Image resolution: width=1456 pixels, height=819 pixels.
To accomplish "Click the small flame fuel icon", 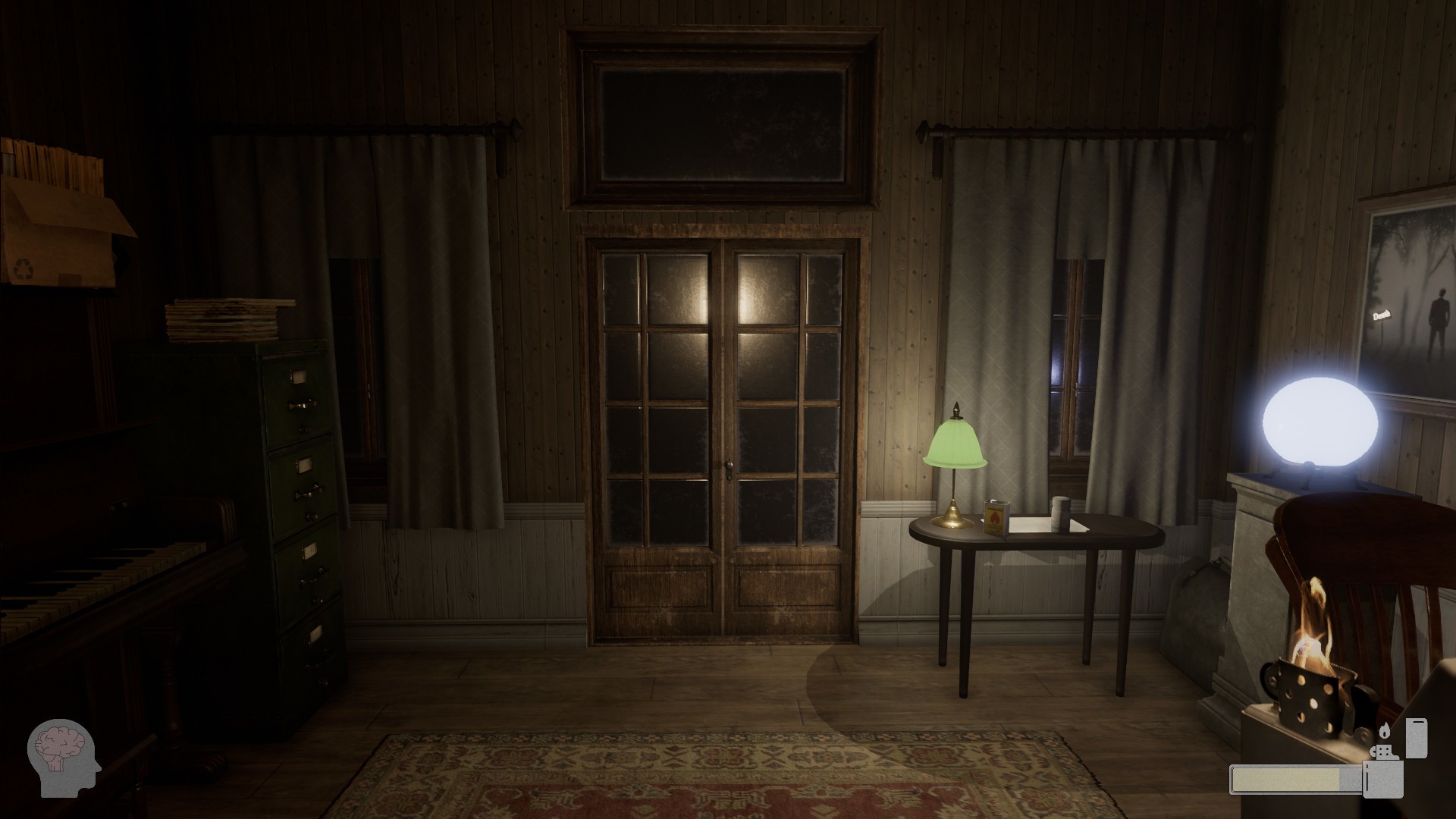I will pos(1385,730).
